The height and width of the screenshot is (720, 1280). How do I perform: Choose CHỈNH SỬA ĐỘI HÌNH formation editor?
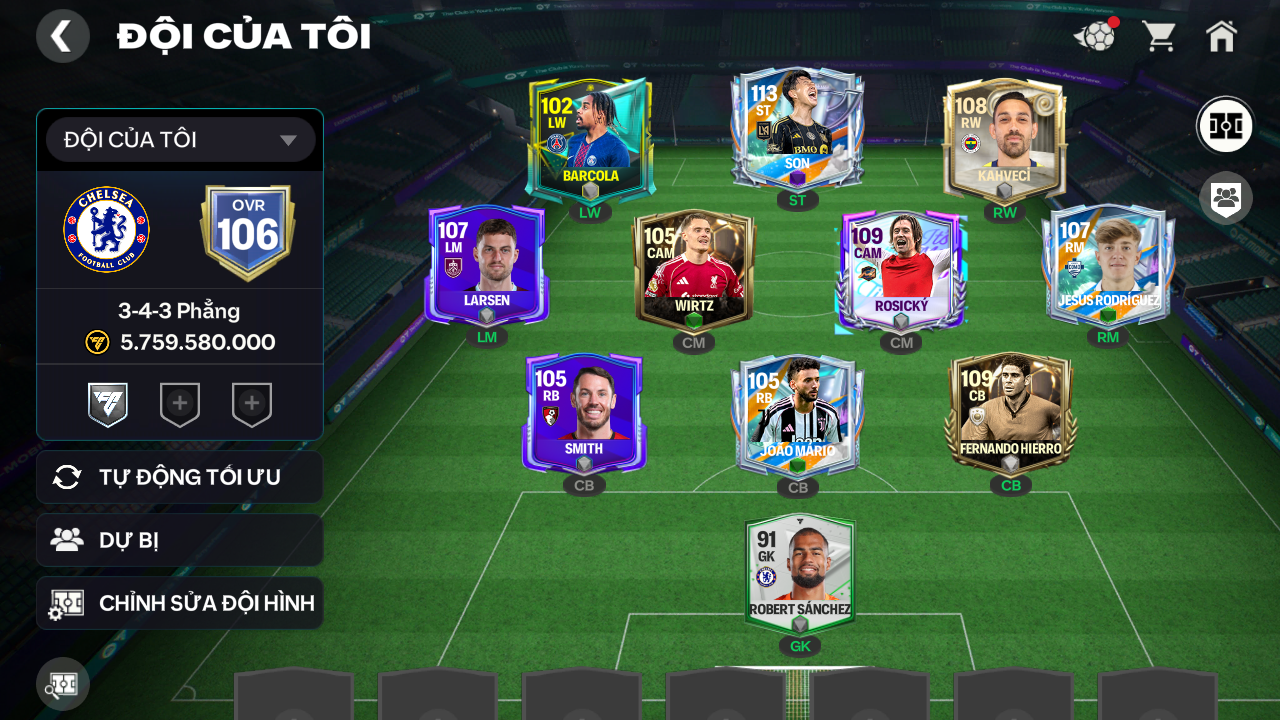click(x=180, y=603)
